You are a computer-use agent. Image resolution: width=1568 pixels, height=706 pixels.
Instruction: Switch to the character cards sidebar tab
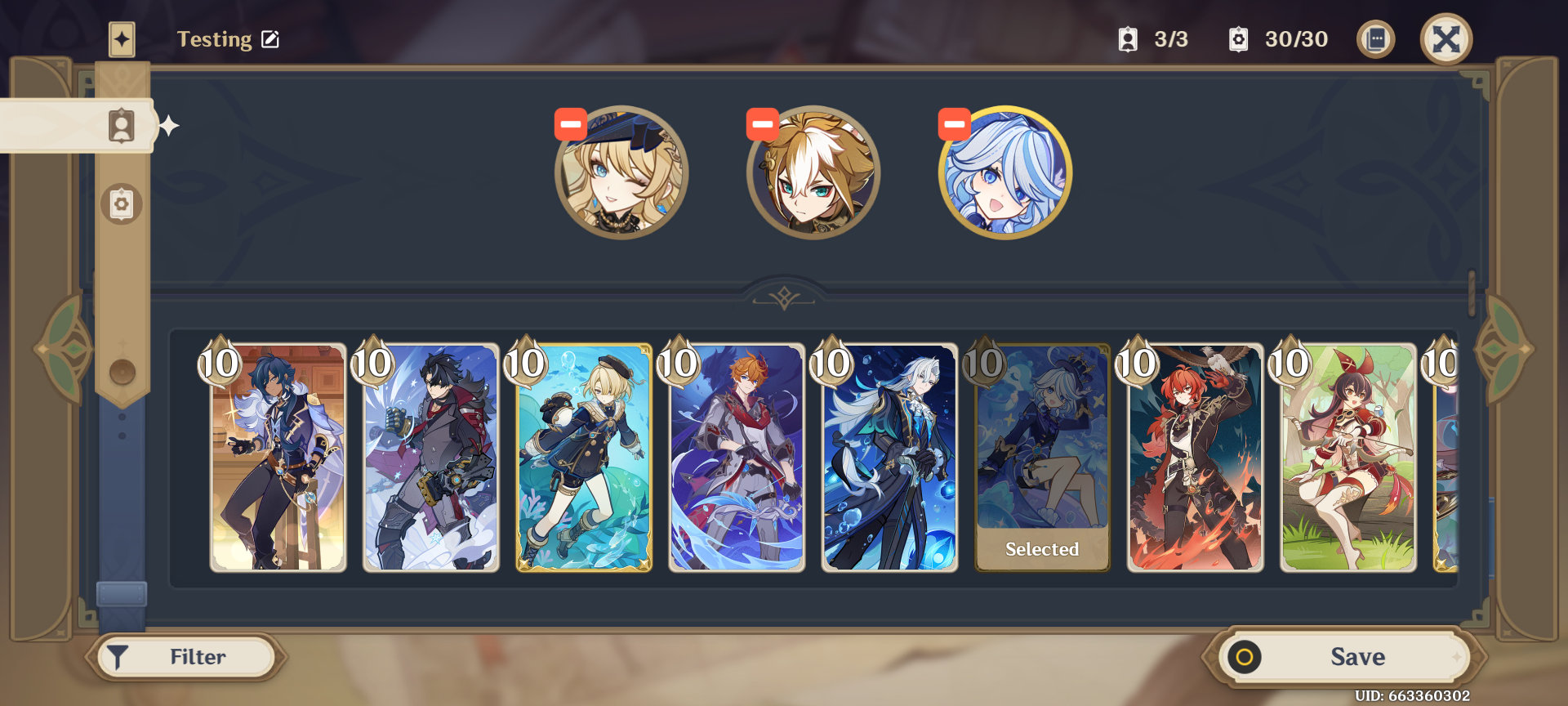[x=120, y=124]
